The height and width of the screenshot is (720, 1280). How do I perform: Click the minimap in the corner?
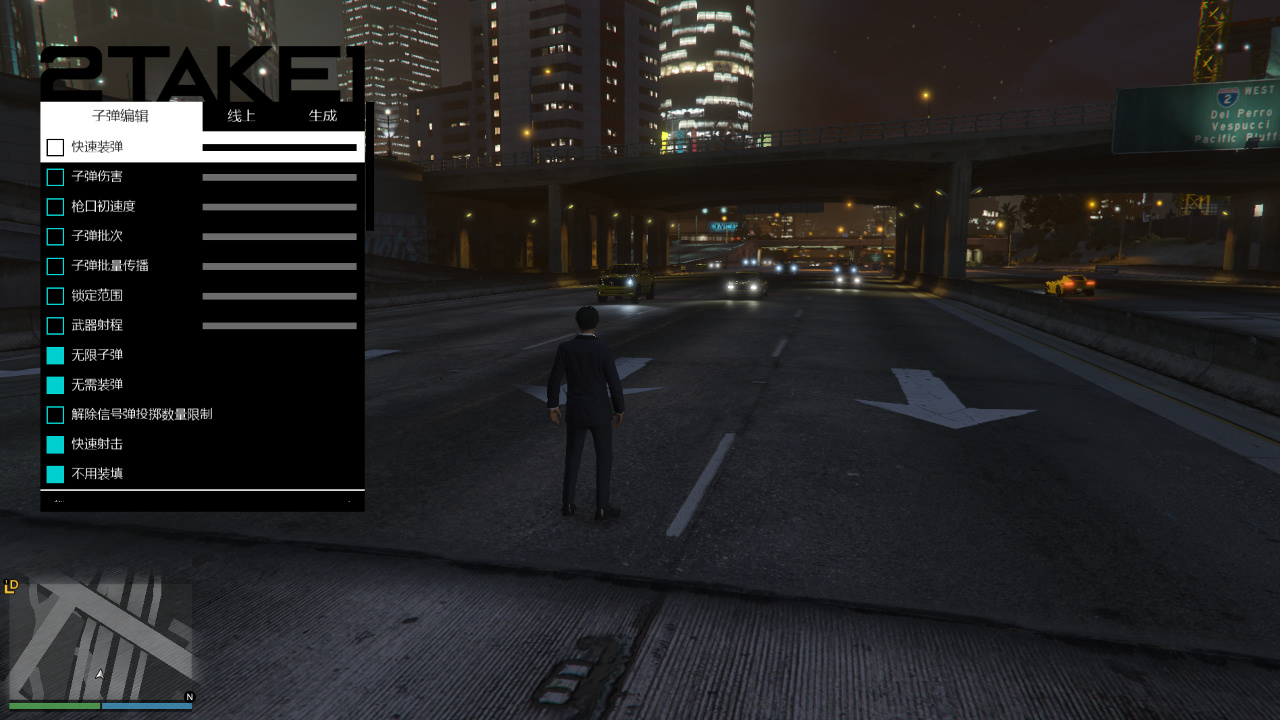click(100, 642)
